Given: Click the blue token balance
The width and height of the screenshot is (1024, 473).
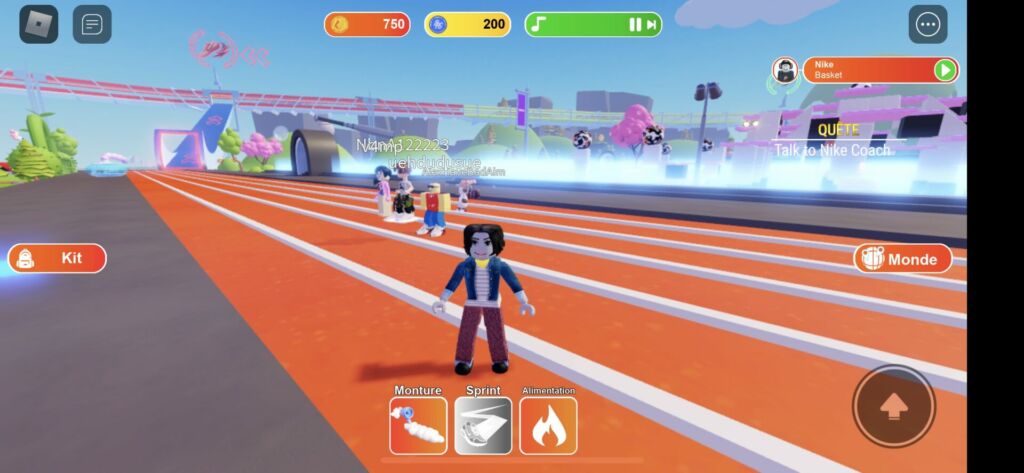Looking at the screenshot, I should [x=467, y=24].
